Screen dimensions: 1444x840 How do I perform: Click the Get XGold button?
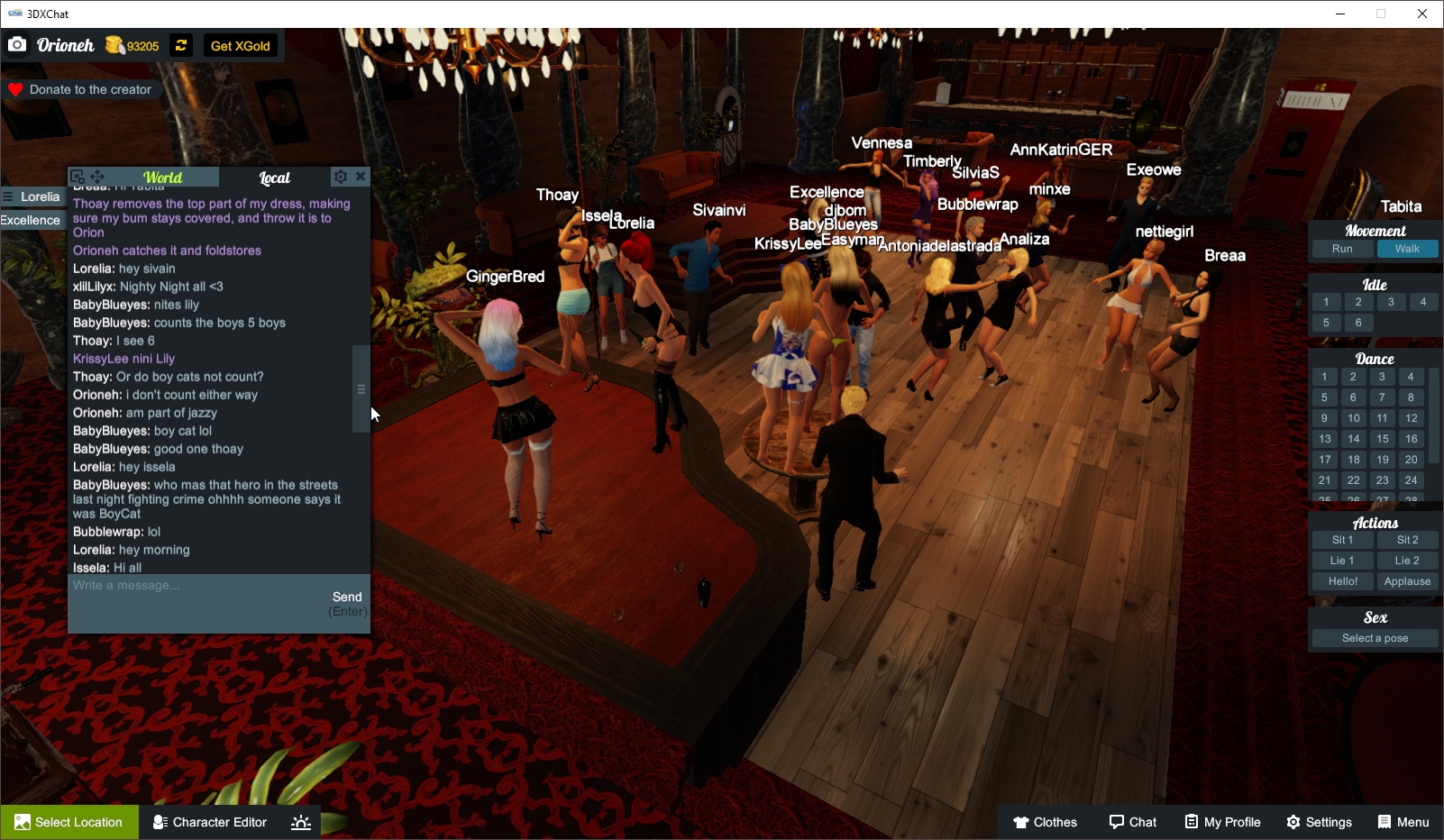(240, 44)
